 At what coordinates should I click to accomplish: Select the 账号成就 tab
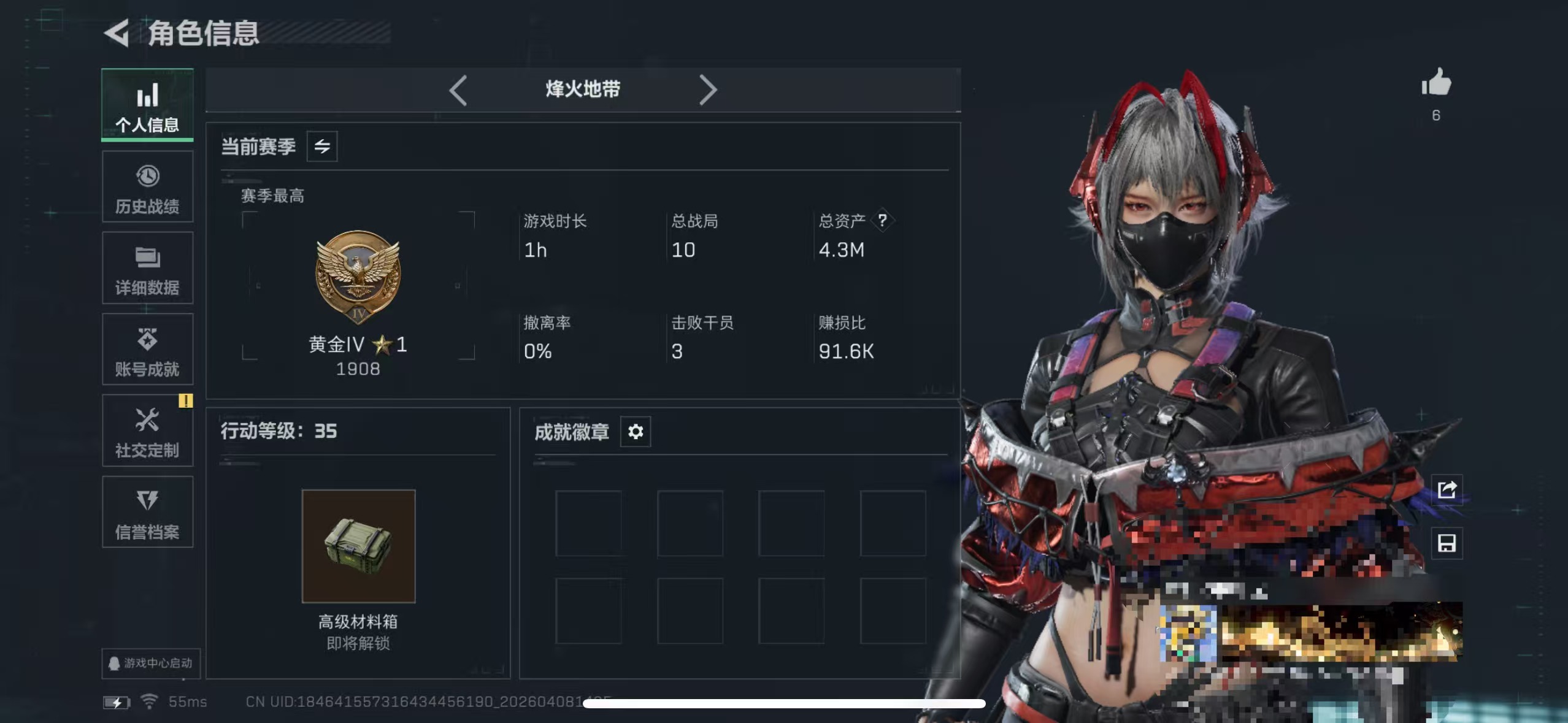point(147,350)
